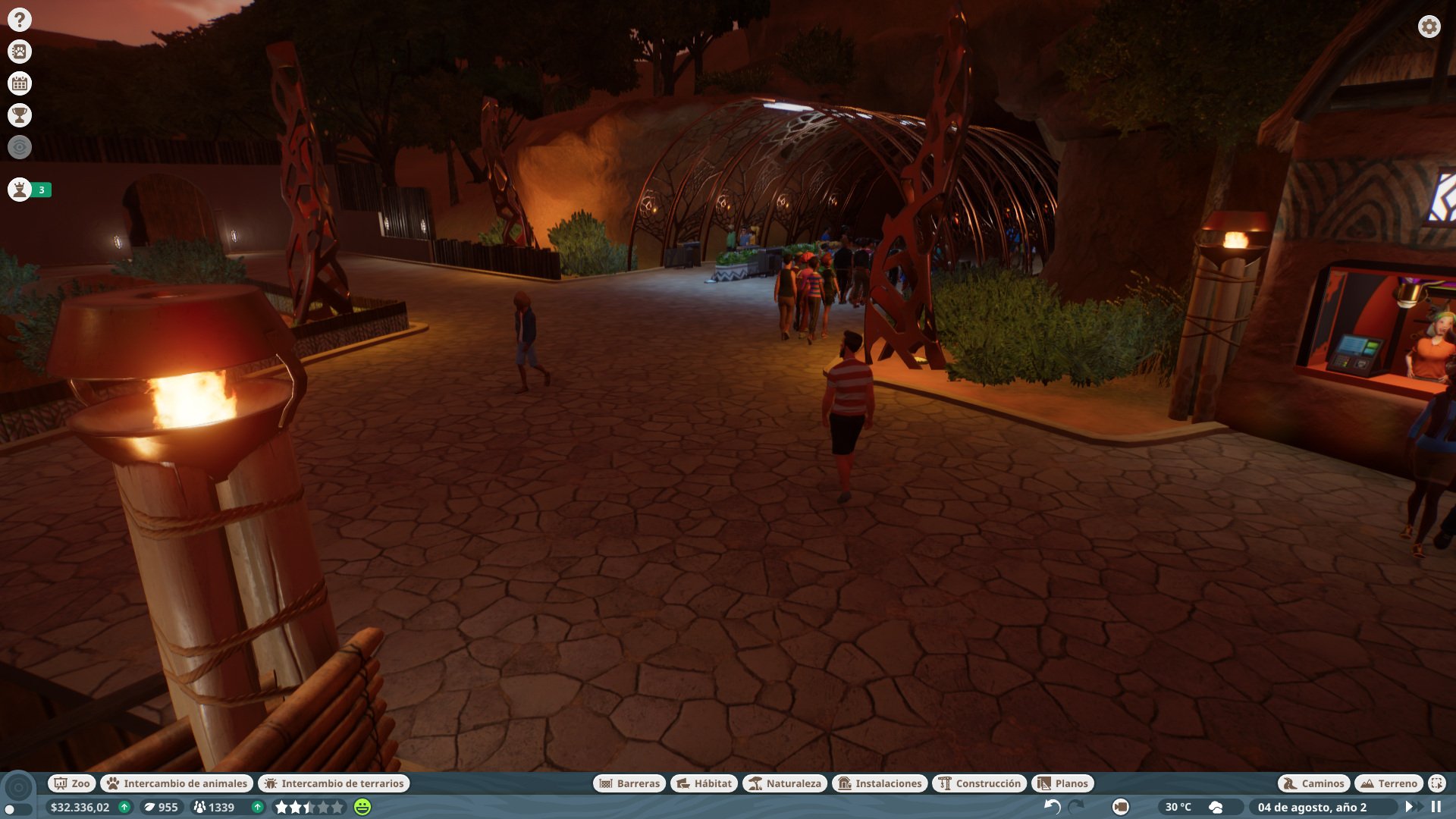Select the Barreras tool
Image resolution: width=1456 pixels, height=819 pixels.
click(631, 783)
